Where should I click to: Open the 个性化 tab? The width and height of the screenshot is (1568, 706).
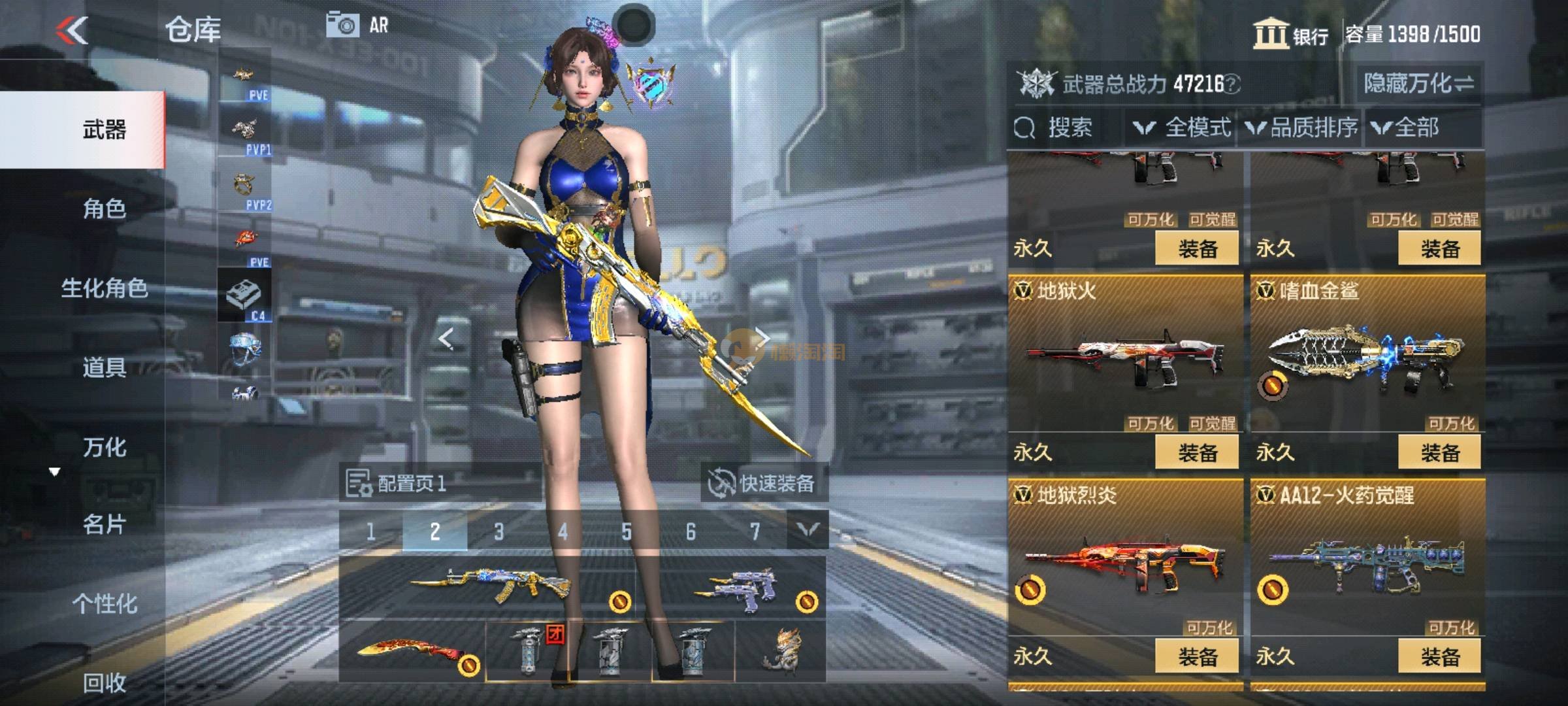105,603
